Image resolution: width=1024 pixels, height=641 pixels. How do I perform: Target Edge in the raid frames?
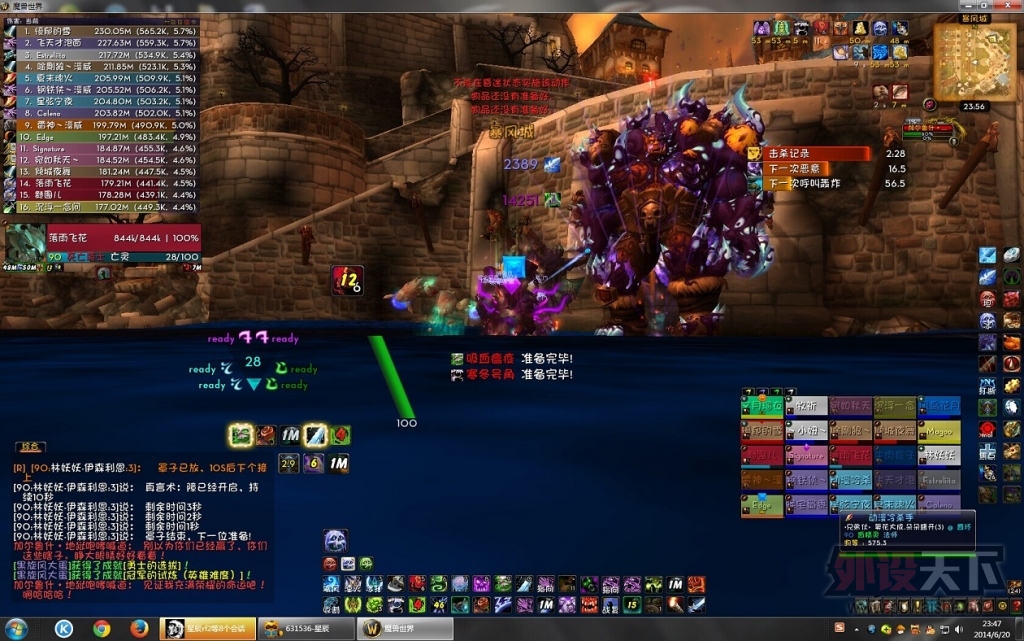(763, 506)
